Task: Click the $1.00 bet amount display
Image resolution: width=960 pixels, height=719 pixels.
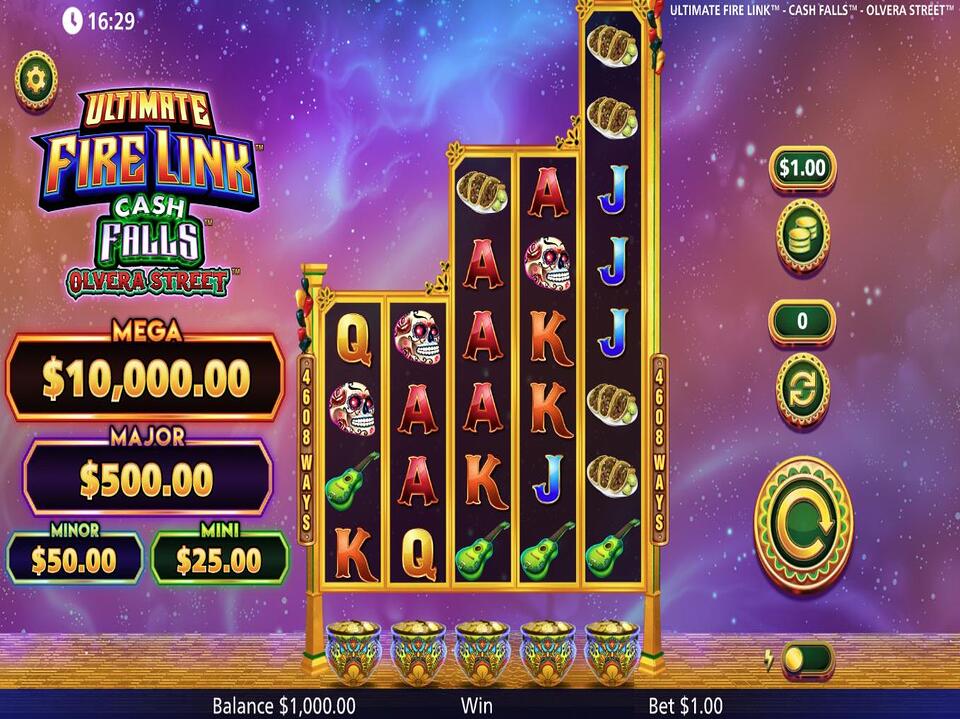Action: (x=802, y=168)
